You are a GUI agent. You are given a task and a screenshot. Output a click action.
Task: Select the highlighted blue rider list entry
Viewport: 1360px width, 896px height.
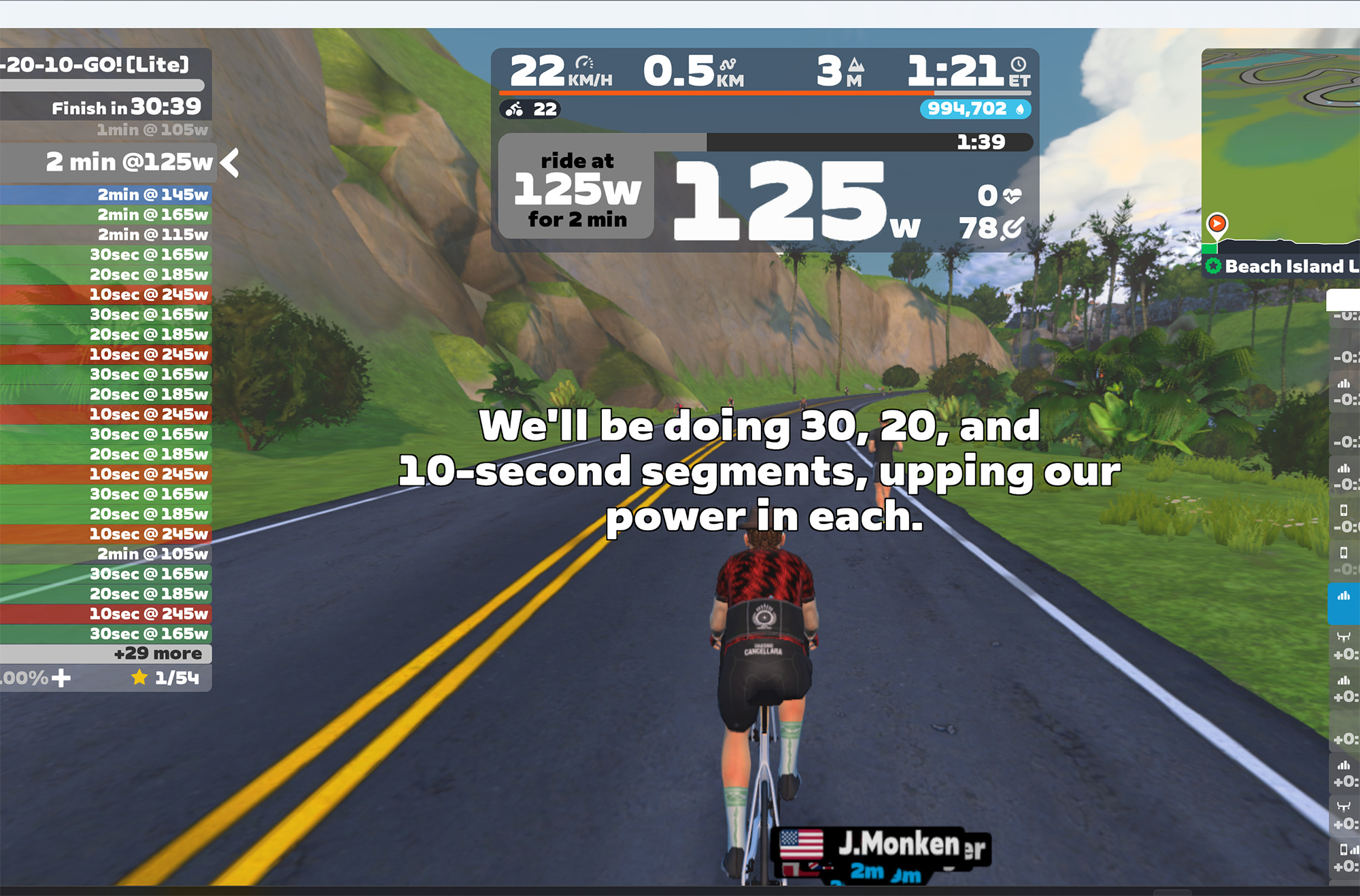(x=1344, y=603)
